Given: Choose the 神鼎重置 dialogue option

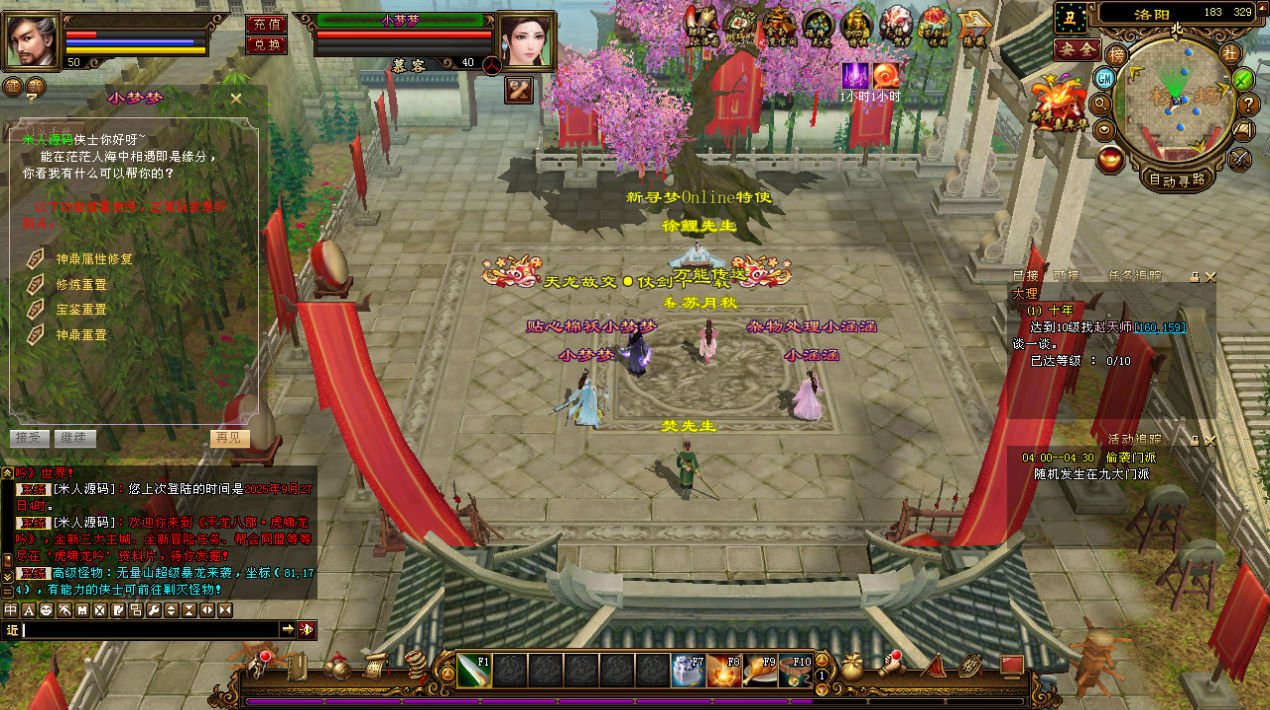Looking at the screenshot, I should (x=81, y=335).
